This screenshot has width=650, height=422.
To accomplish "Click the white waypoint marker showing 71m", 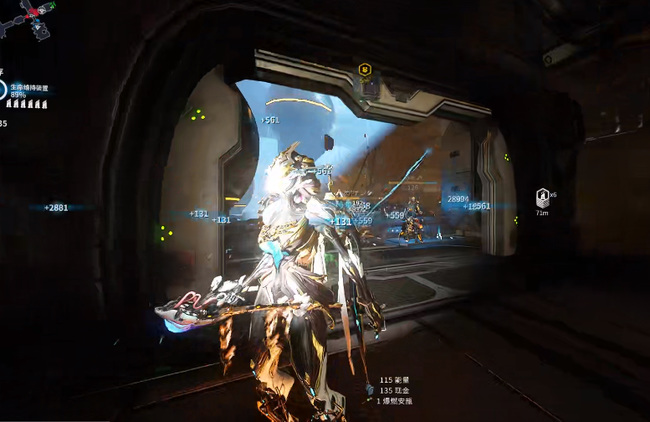I will point(542,198).
